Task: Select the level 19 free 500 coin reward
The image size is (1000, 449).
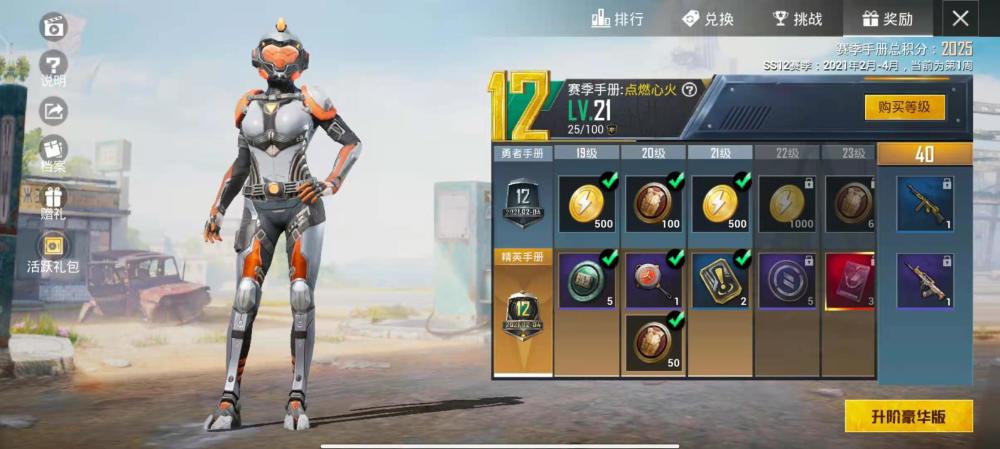Action: (x=587, y=204)
